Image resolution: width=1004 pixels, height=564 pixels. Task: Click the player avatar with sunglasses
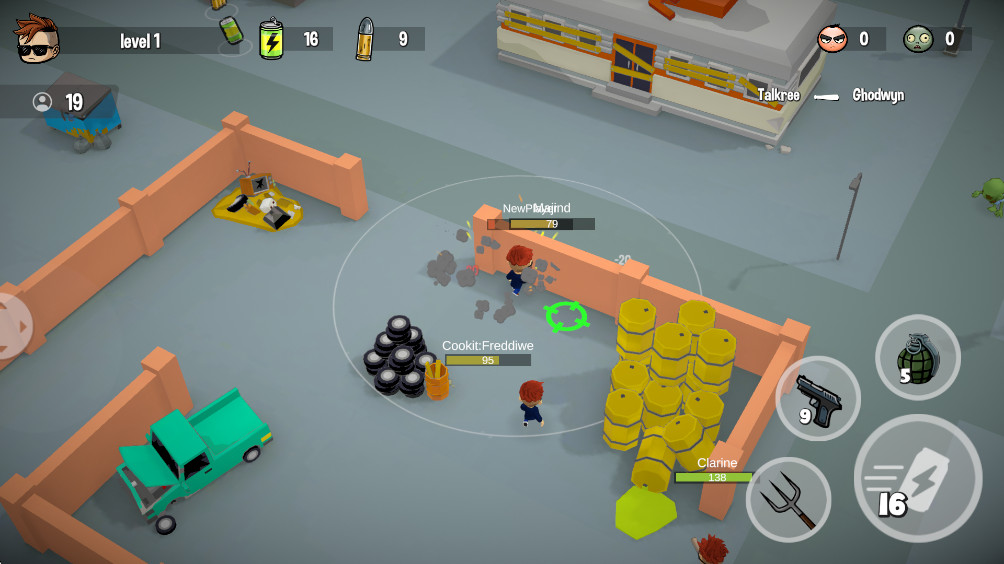click(37, 38)
